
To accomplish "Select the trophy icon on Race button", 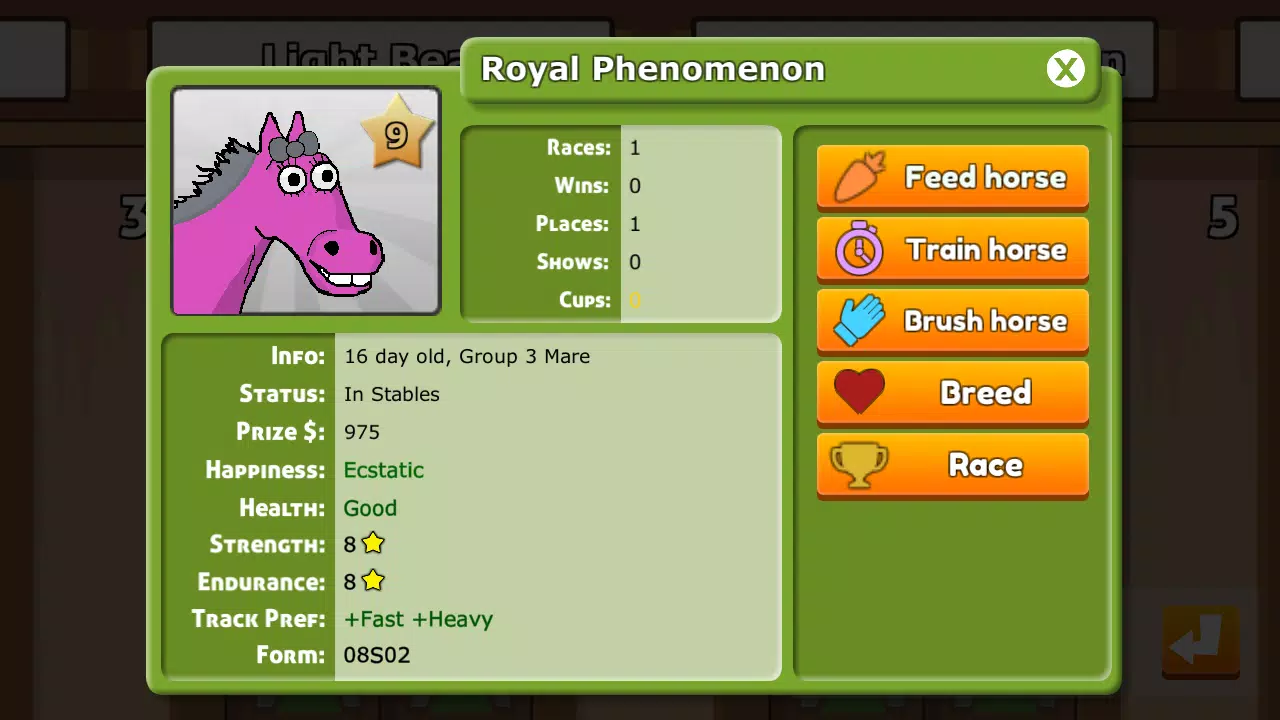I will 860,464.
